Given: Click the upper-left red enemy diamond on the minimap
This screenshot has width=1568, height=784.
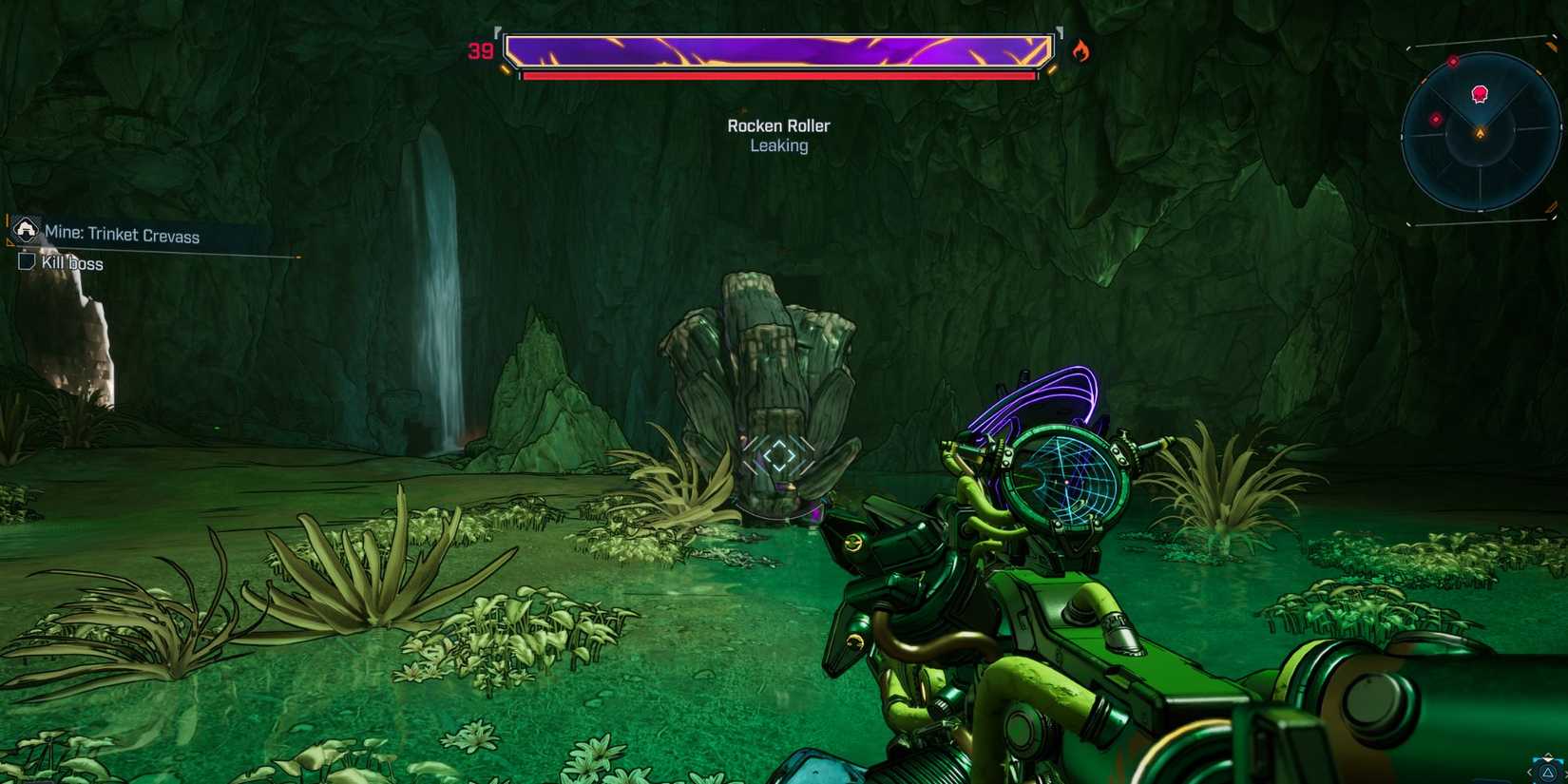Looking at the screenshot, I should 1453,61.
